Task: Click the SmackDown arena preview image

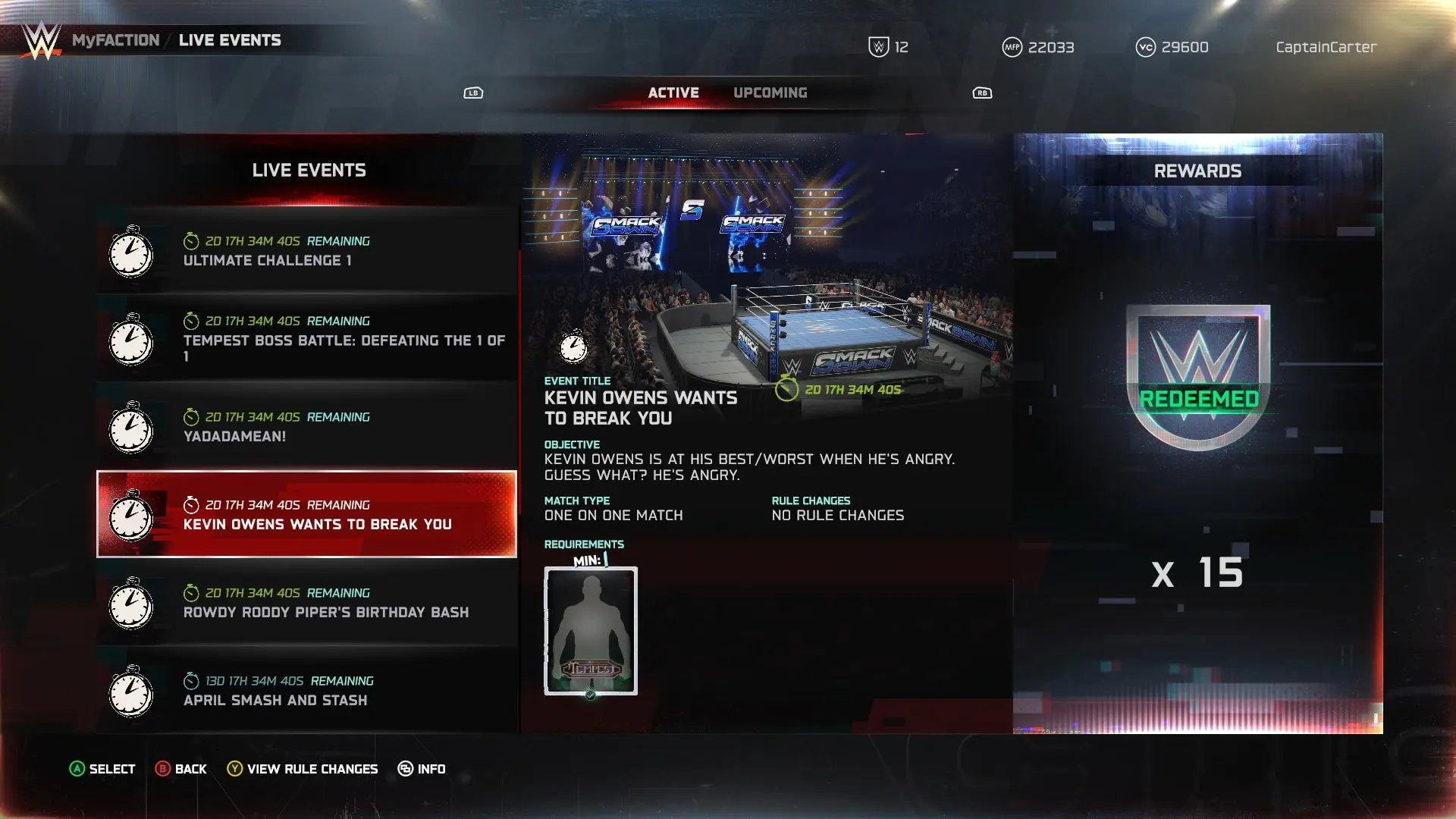Action: pyautogui.click(x=766, y=258)
